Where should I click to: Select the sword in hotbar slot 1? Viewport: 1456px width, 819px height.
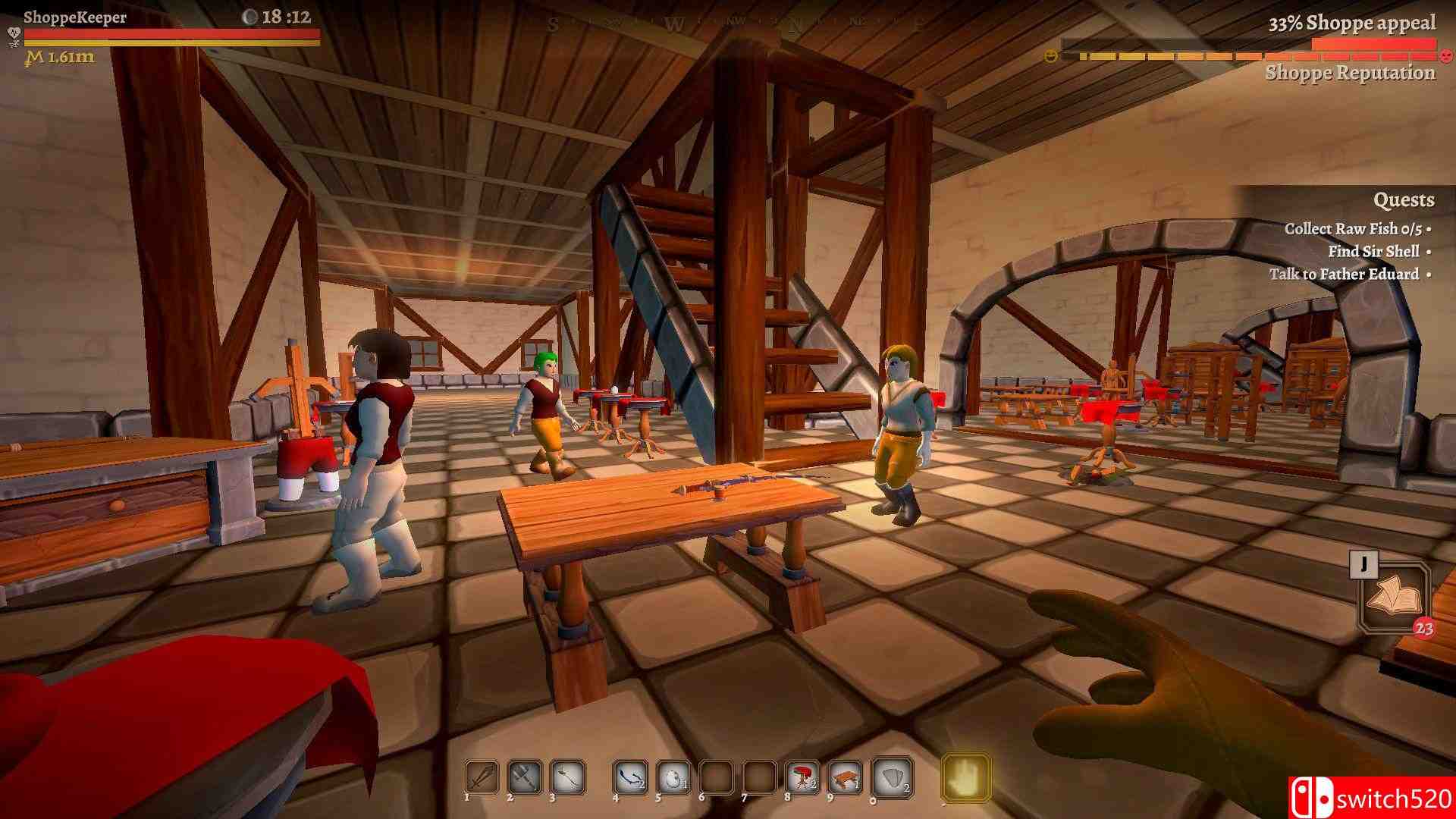tap(482, 777)
